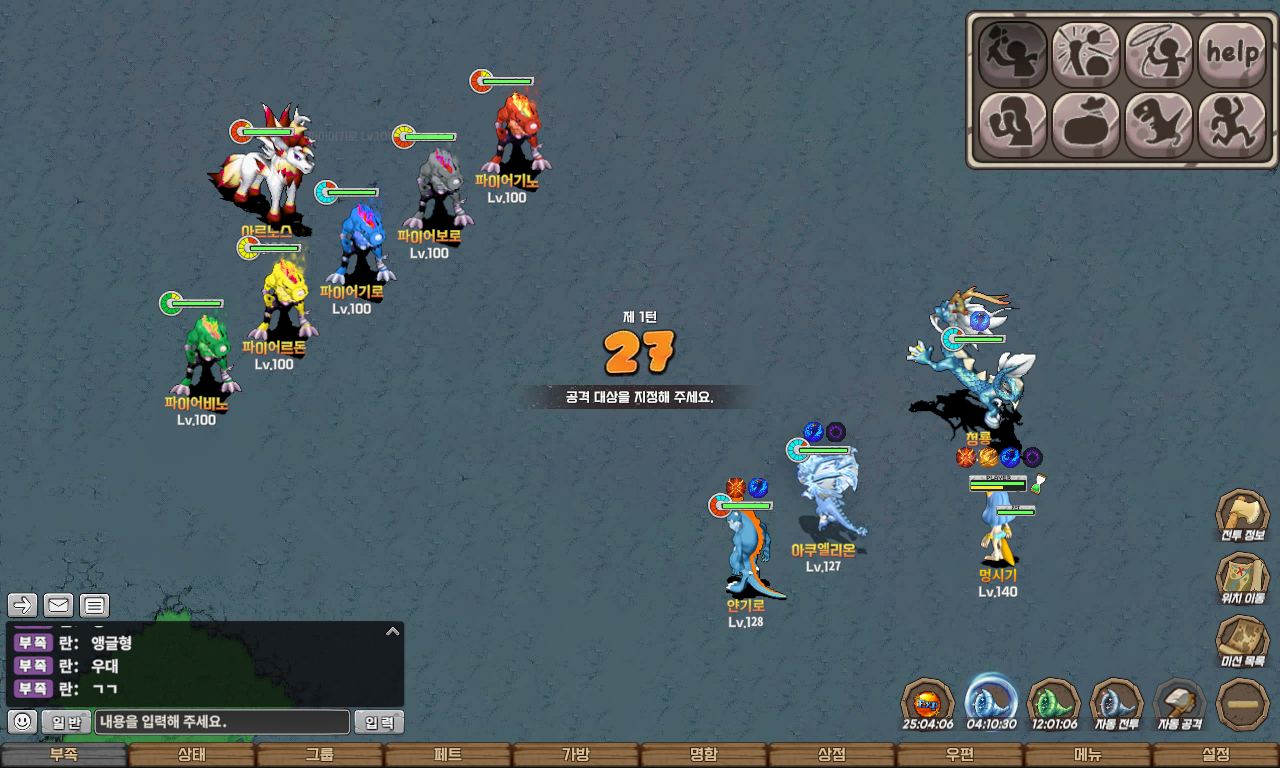Screen dimensions: 1280x768
Task: Choose the defend (guard) command icon
Action: click(x=1012, y=125)
